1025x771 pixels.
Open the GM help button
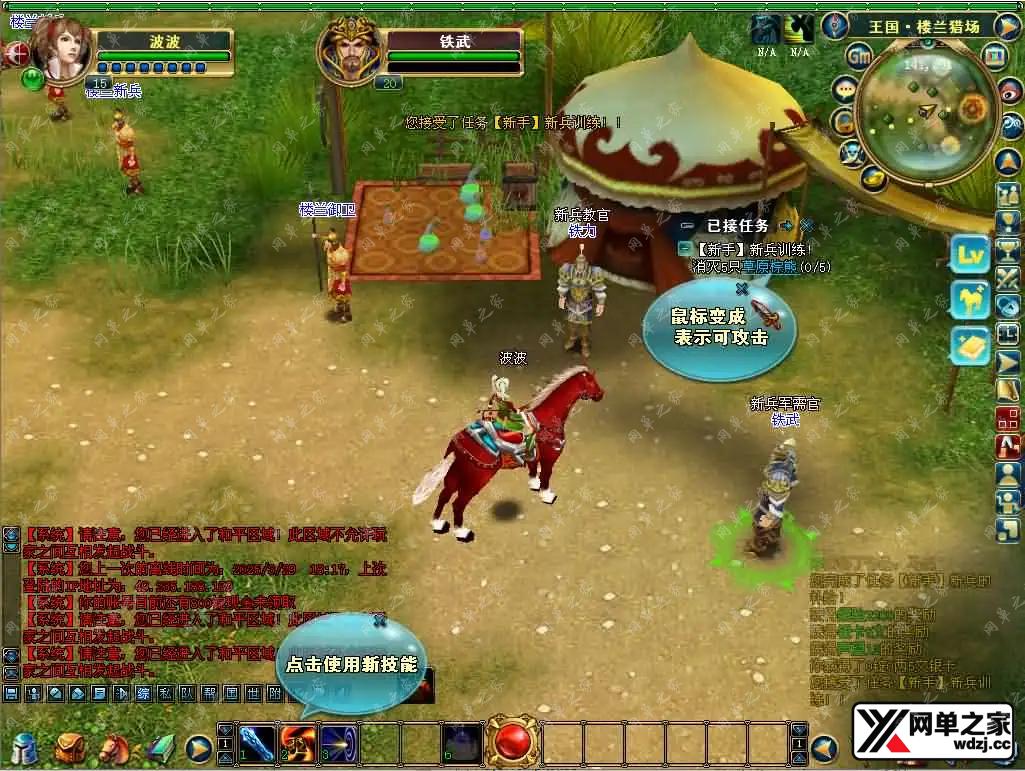point(858,56)
